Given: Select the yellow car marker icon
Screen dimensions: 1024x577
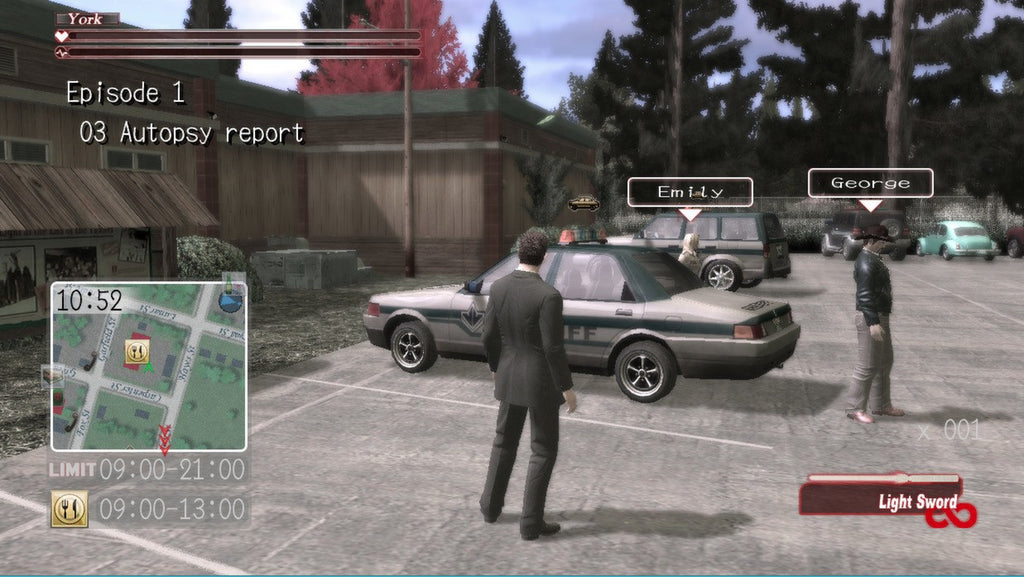Looking at the screenshot, I should [583, 203].
